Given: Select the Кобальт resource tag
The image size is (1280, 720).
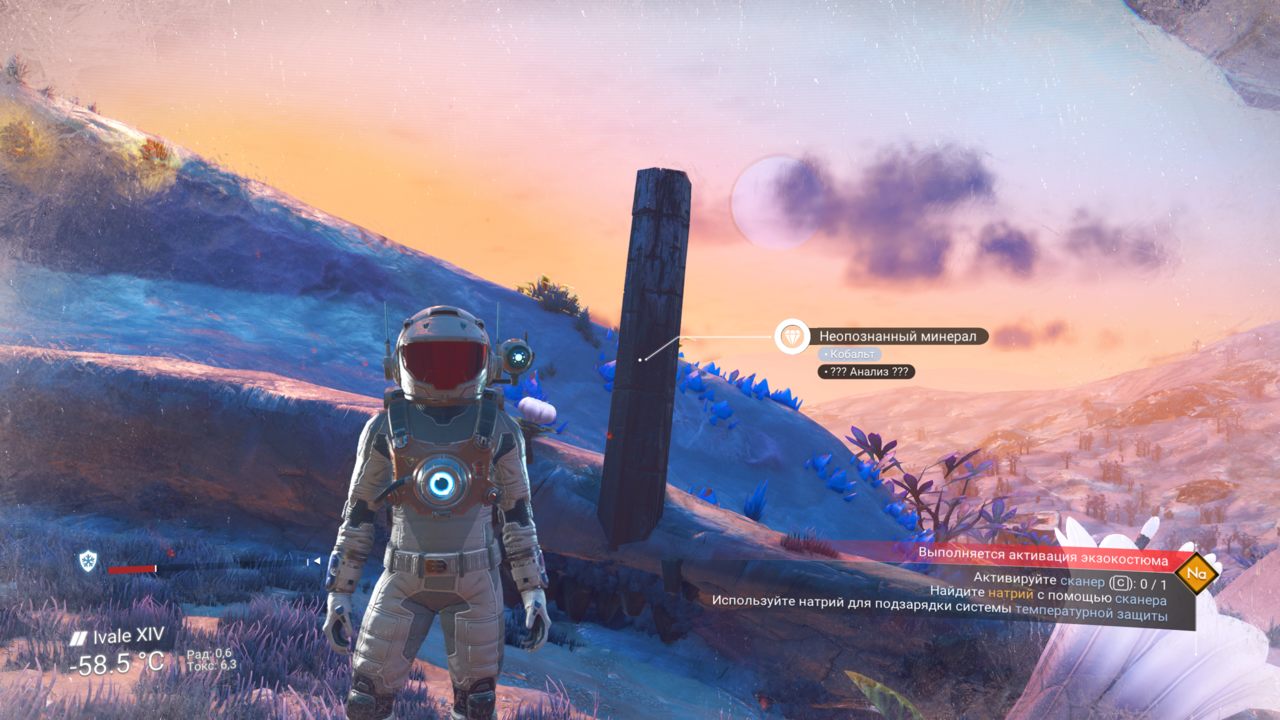Looking at the screenshot, I should click(x=850, y=354).
